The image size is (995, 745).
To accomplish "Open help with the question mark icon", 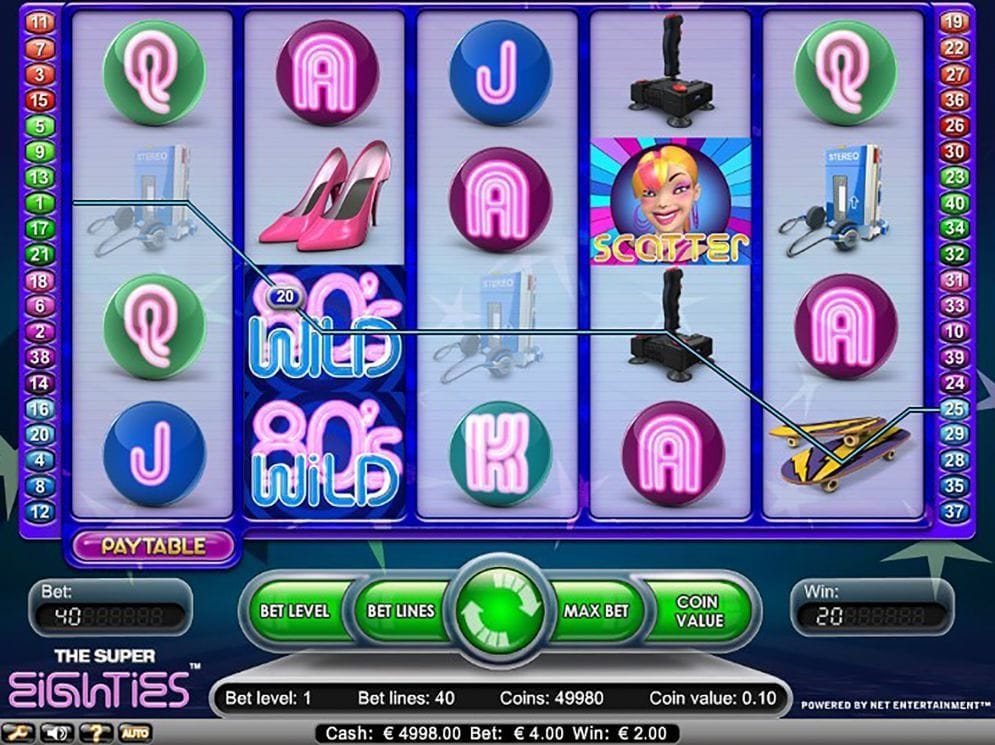I will coord(95,733).
